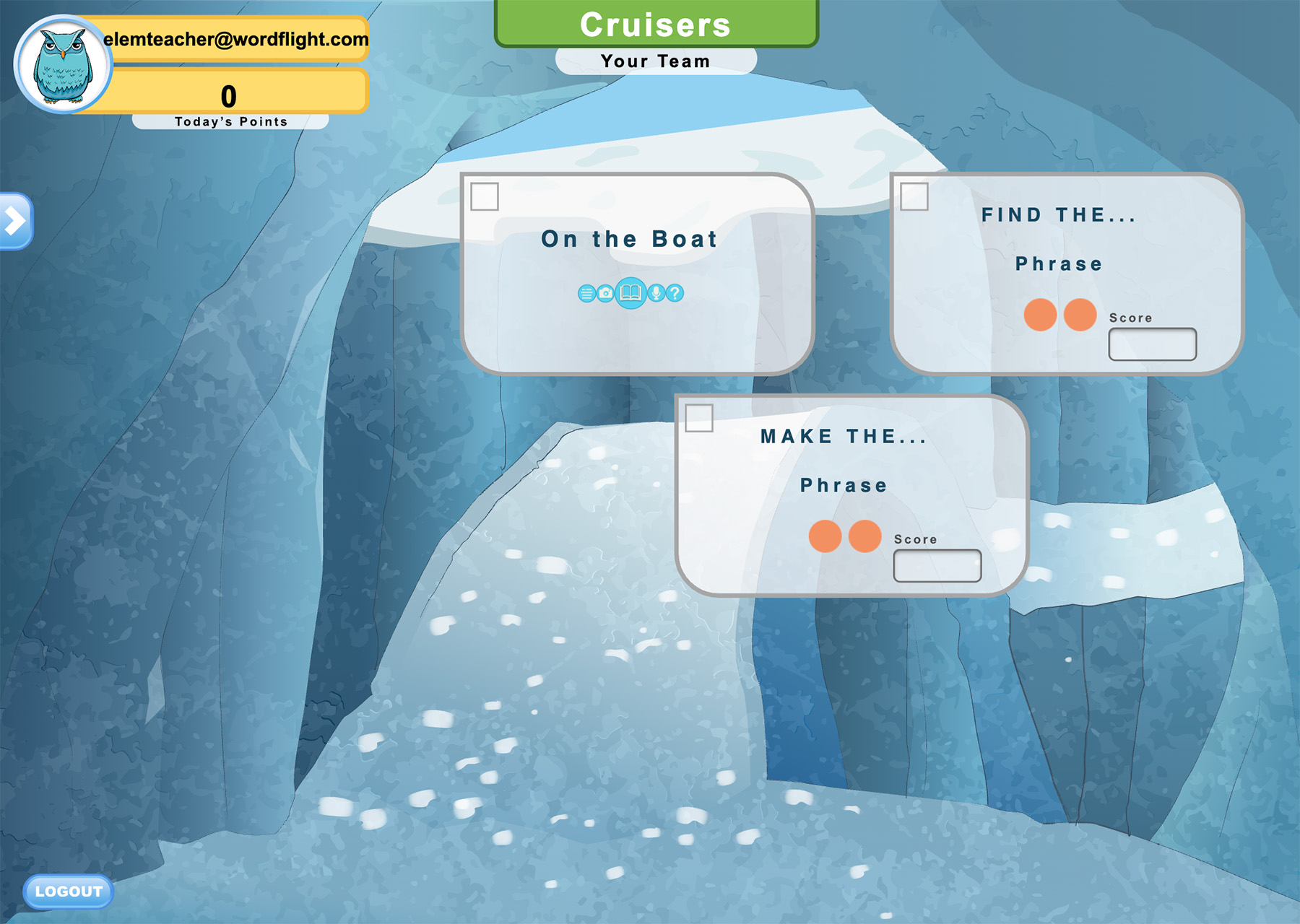This screenshot has height=924, width=1300.
Task: Start the Find the Phrase activity
Action: [x=1058, y=239]
